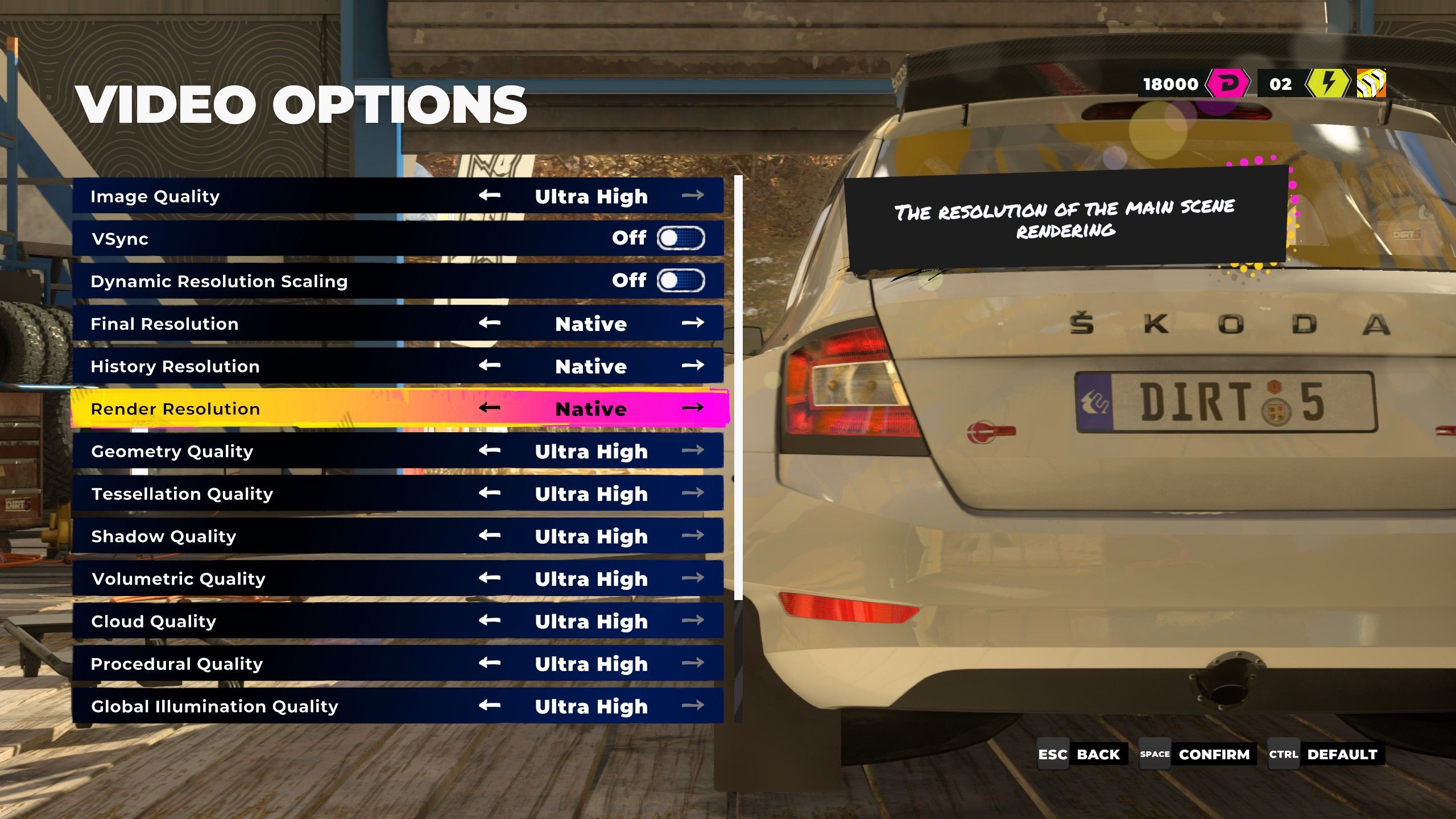The height and width of the screenshot is (819, 1456).
Task: Click the left arrow on Render Resolution
Action: [x=489, y=408]
